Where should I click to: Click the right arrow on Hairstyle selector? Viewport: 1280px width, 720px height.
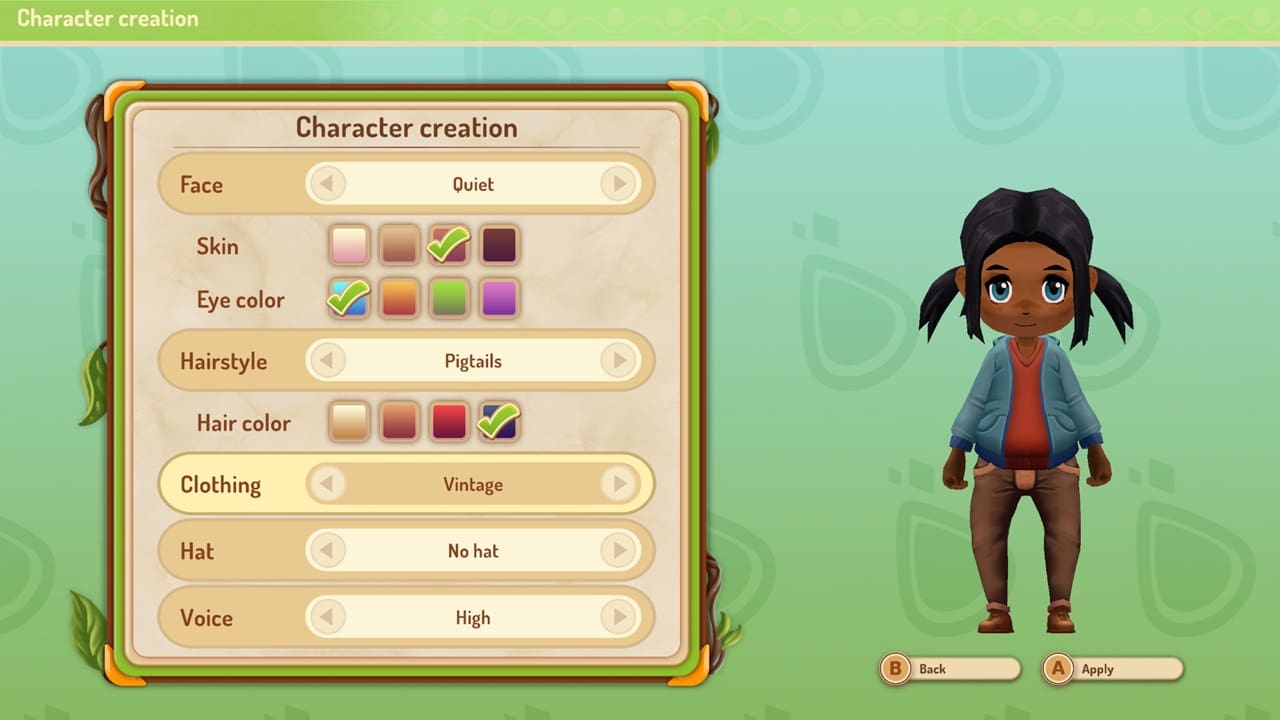620,361
